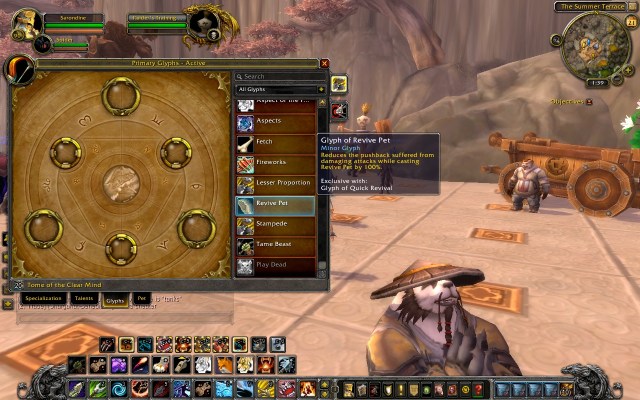This screenshot has height=400, width=640.
Task: Select the Fireworks glyph entry
Action: (275, 162)
